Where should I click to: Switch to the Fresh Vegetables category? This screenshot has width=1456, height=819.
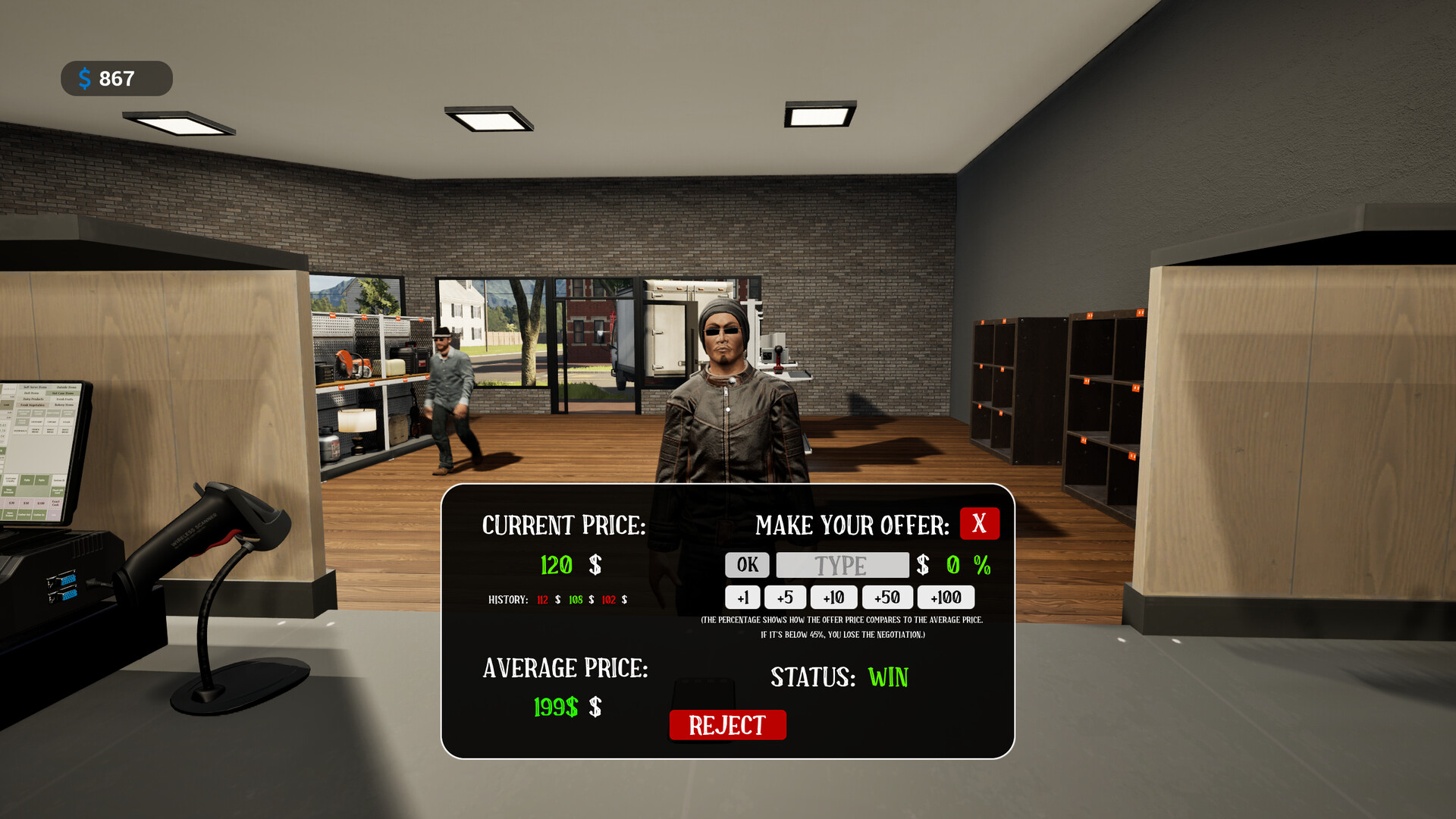[x=33, y=405]
